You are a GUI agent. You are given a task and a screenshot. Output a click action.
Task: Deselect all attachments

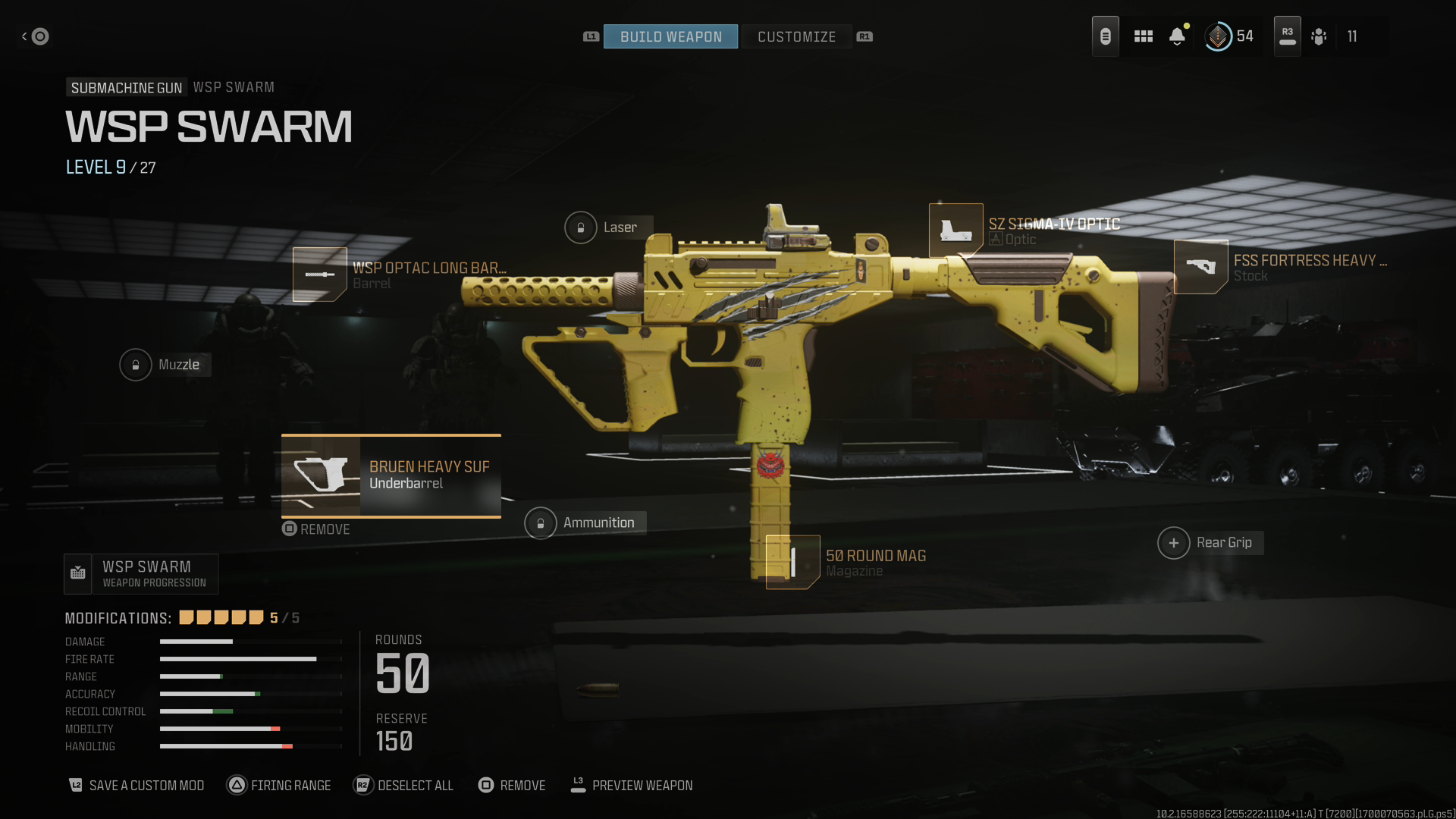coord(403,786)
